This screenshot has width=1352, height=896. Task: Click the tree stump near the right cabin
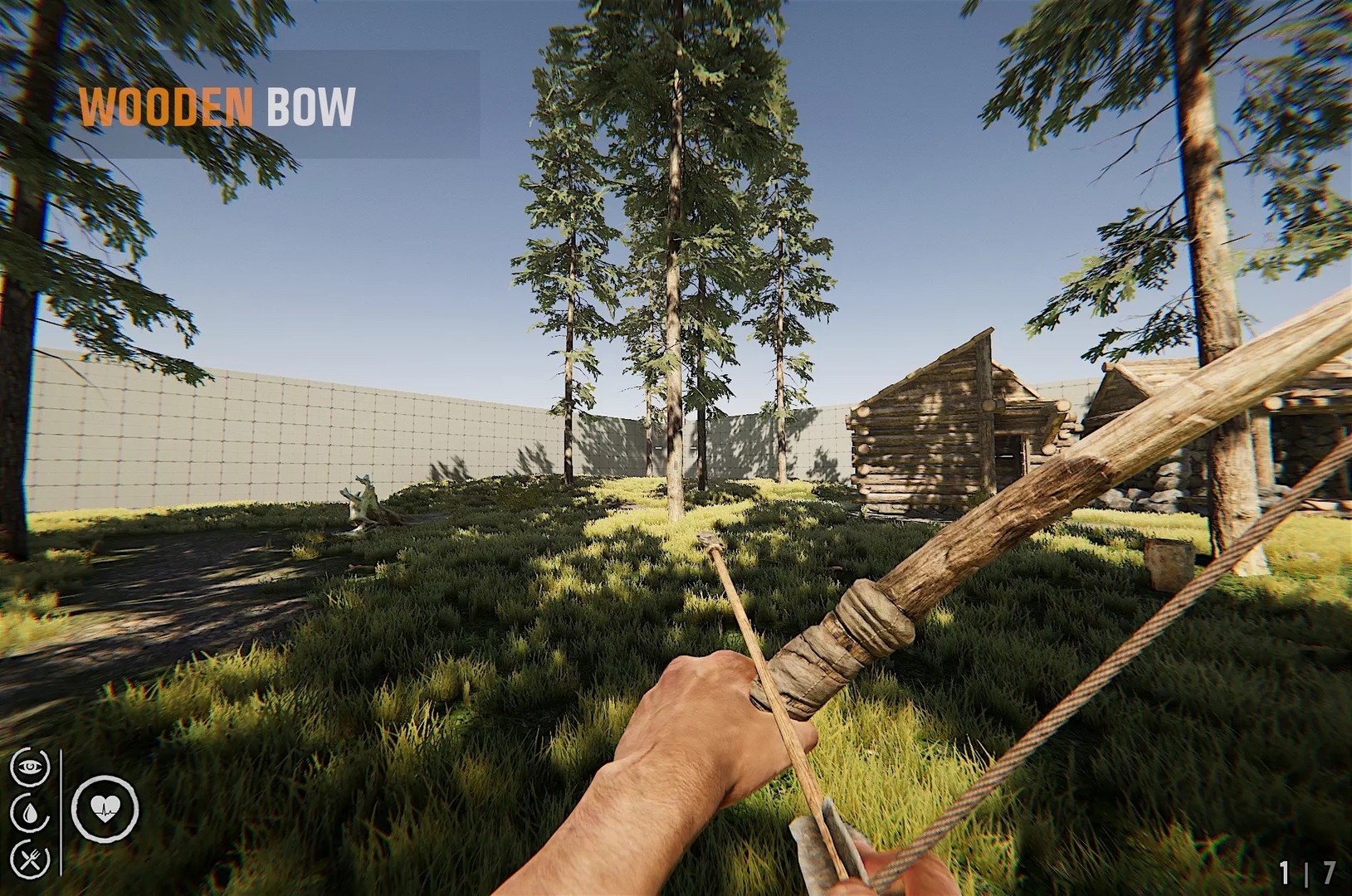pos(1166,562)
